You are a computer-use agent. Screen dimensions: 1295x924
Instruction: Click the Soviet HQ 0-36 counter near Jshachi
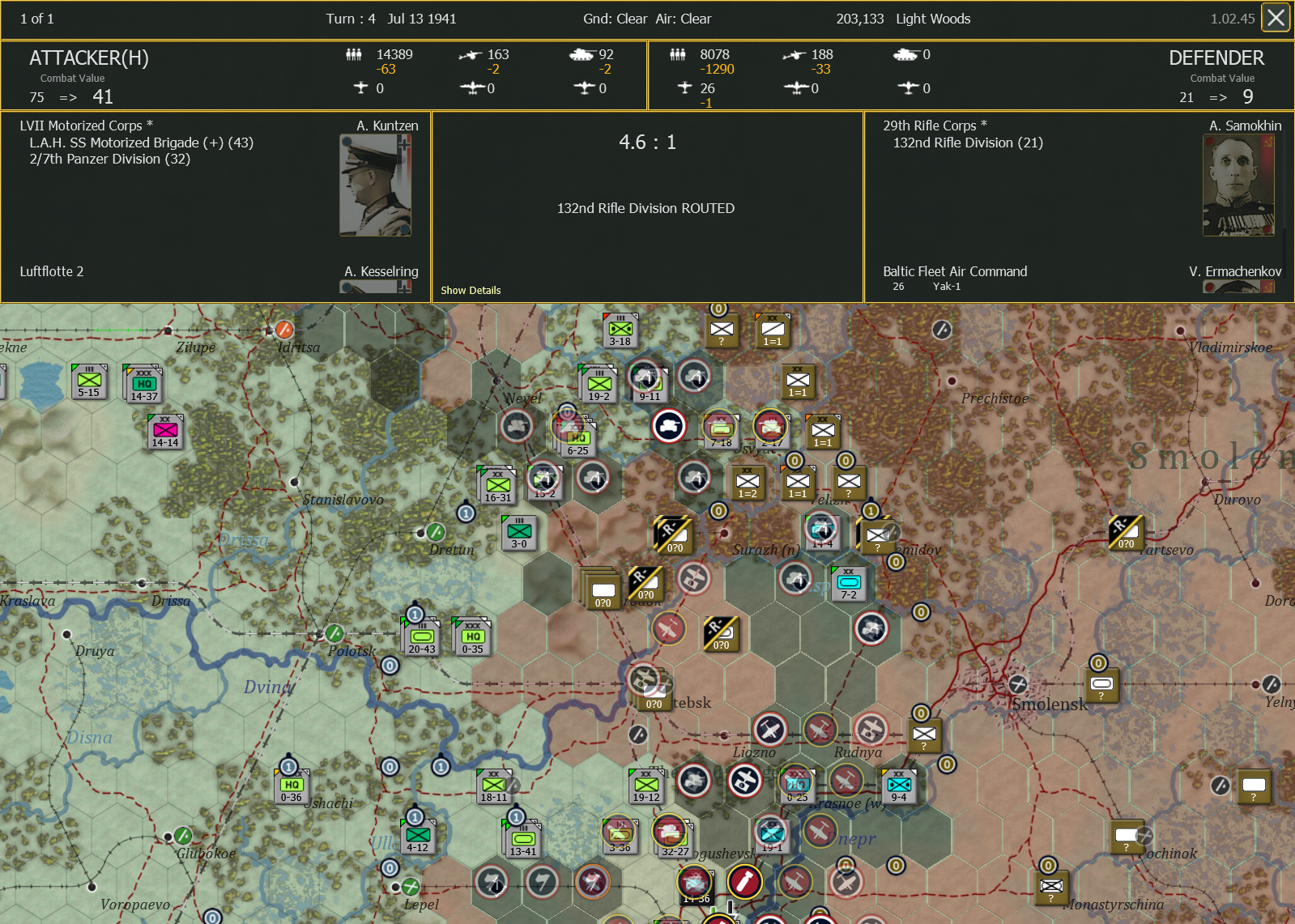[x=290, y=785]
